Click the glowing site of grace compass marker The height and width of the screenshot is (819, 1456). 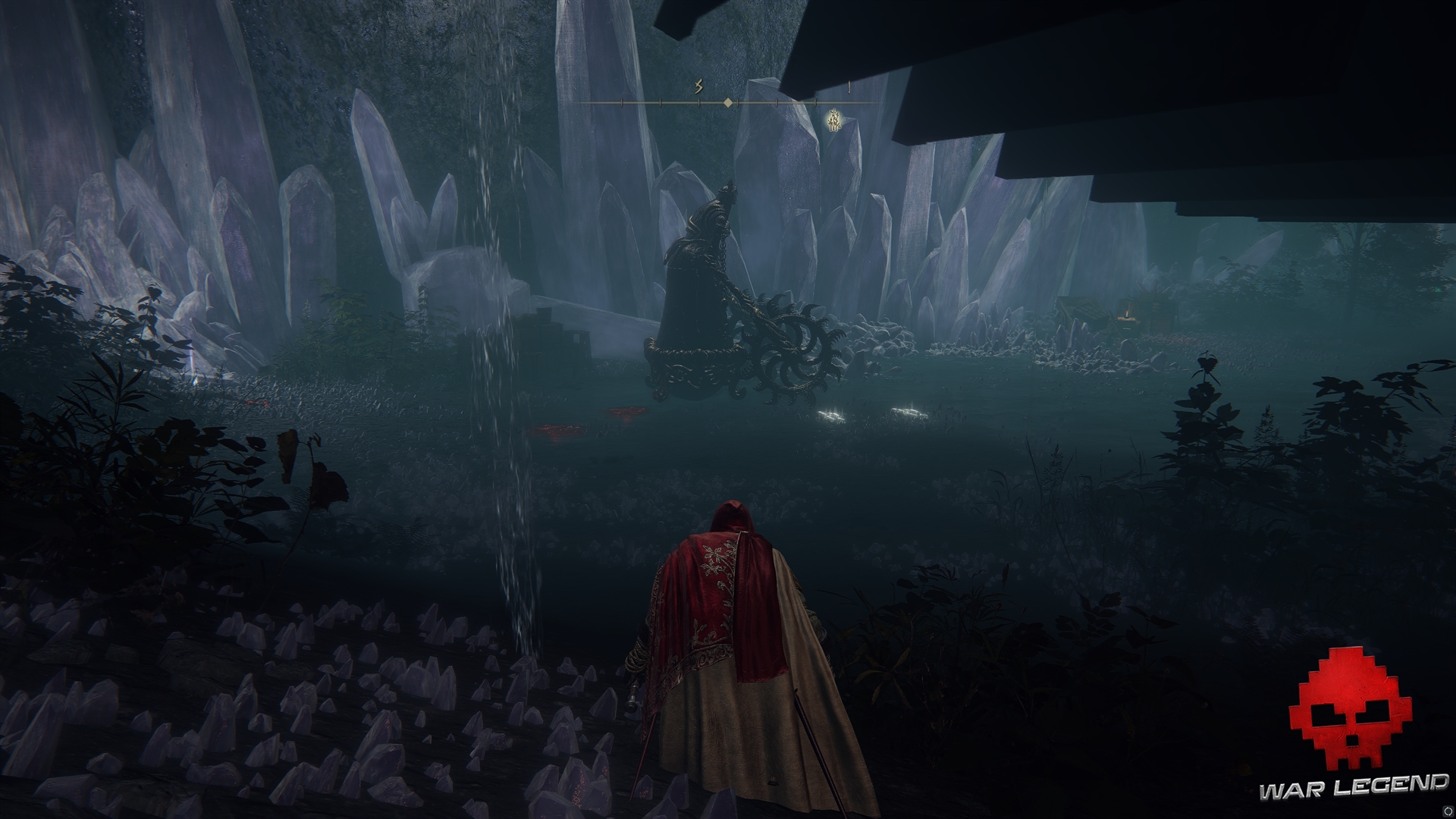pos(834,120)
